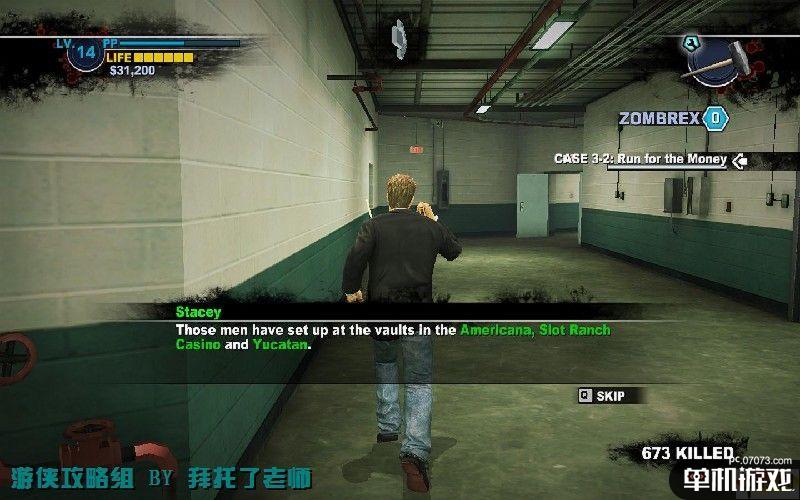Skip Stacey's dialogue
The width and height of the screenshot is (800, 500).
(x=602, y=396)
